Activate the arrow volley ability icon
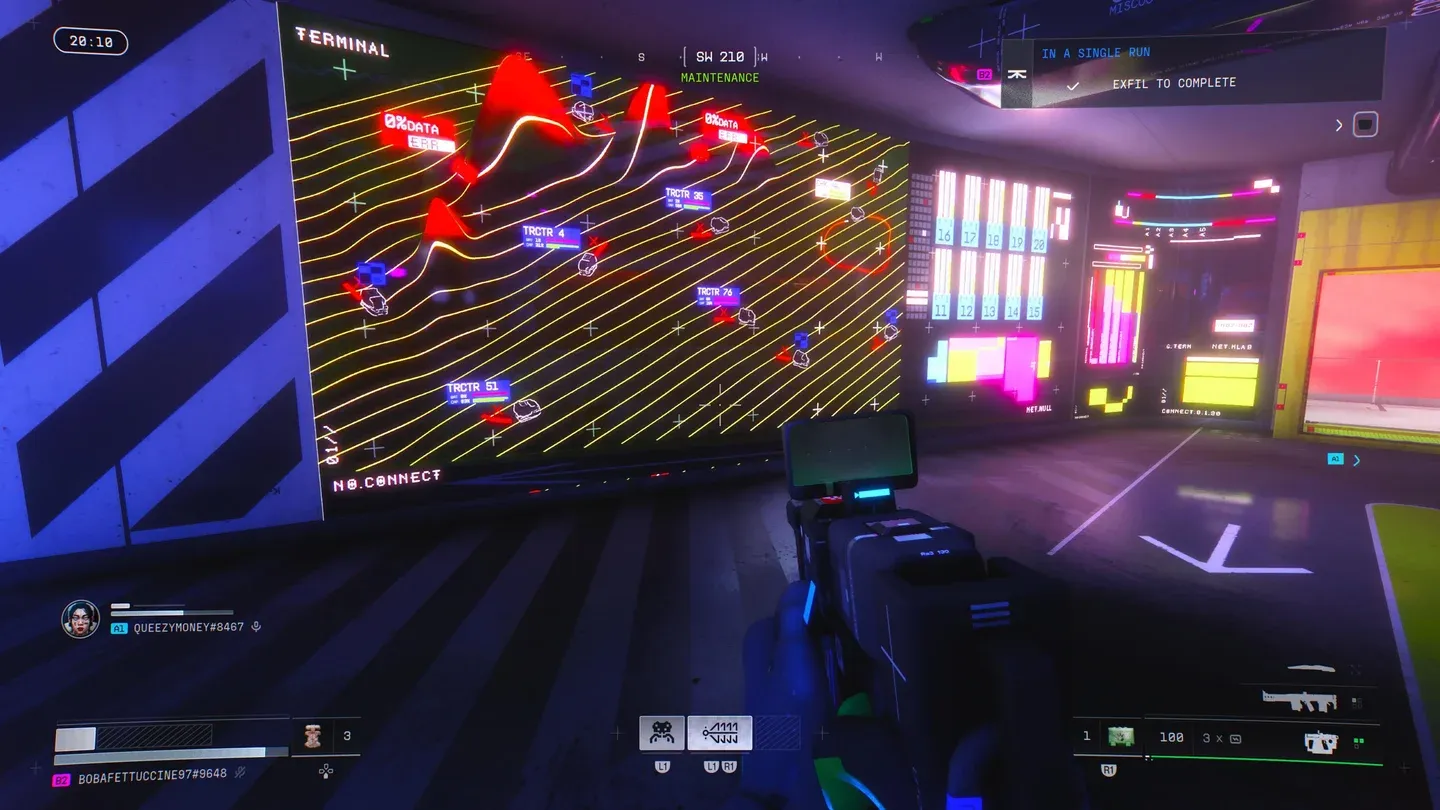Viewport: 1440px width, 810px height. pyautogui.click(x=719, y=733)
